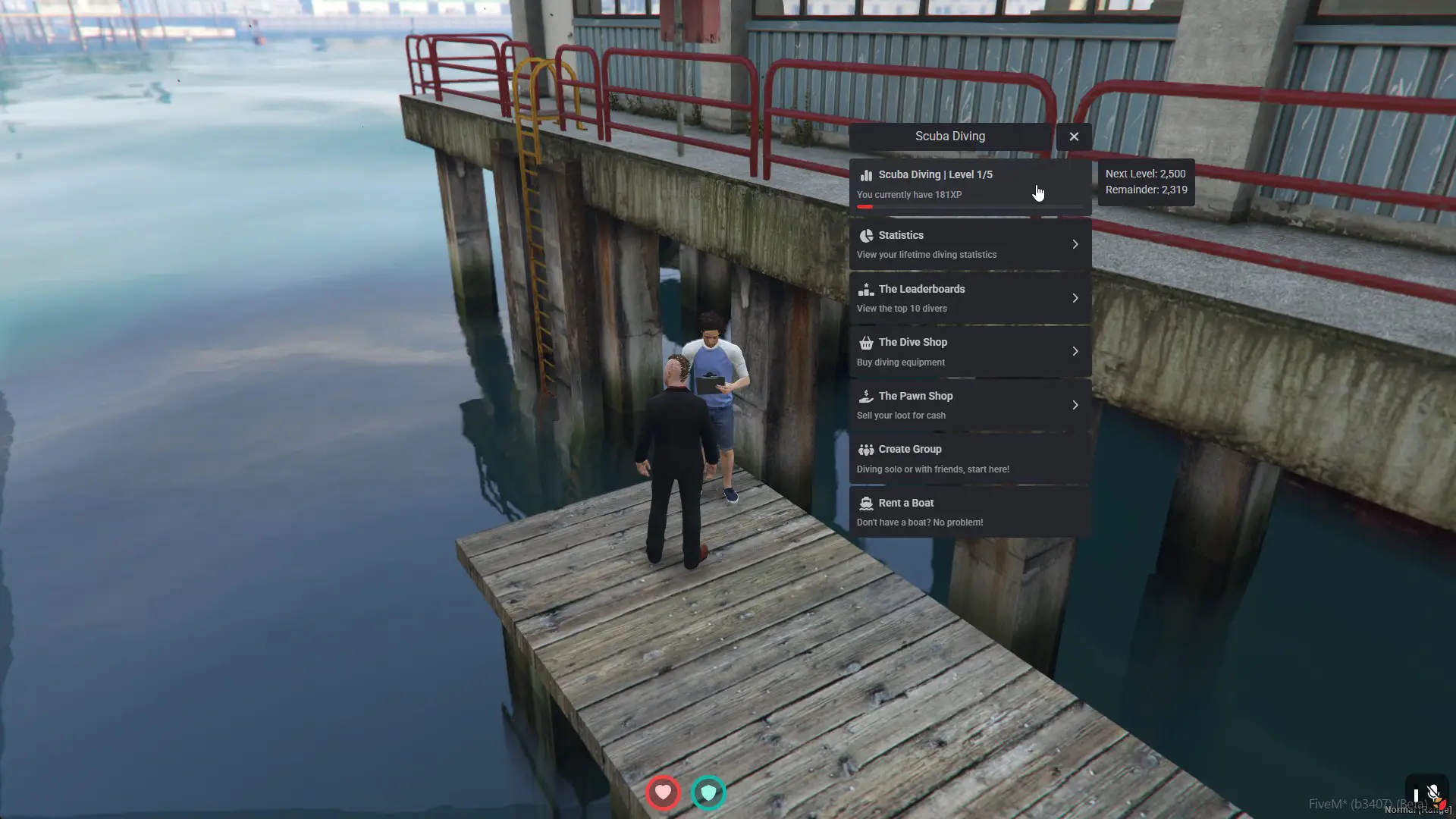Open The Leaderboards entry

[969, 298]
